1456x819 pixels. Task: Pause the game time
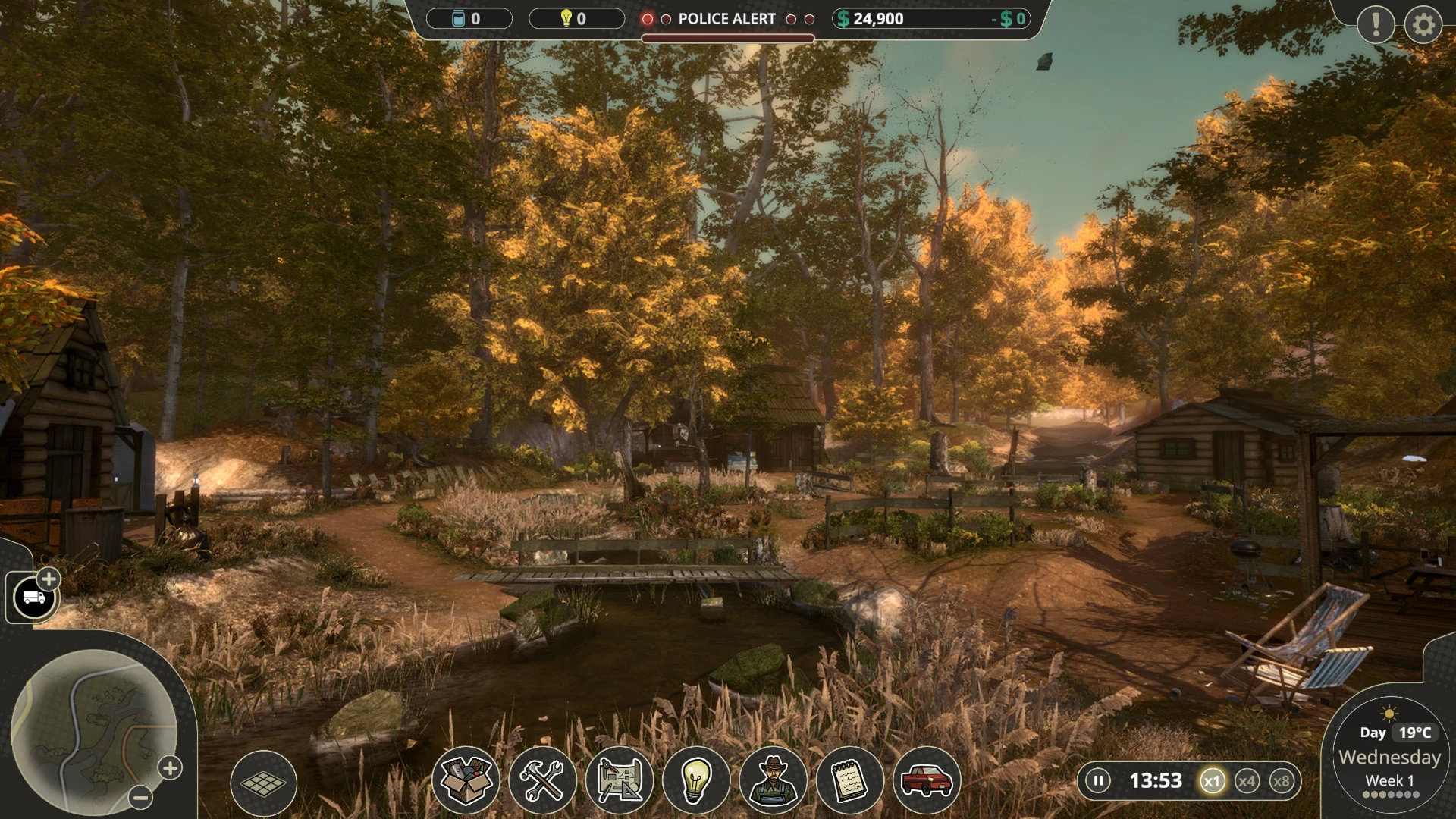[1097, 780]
